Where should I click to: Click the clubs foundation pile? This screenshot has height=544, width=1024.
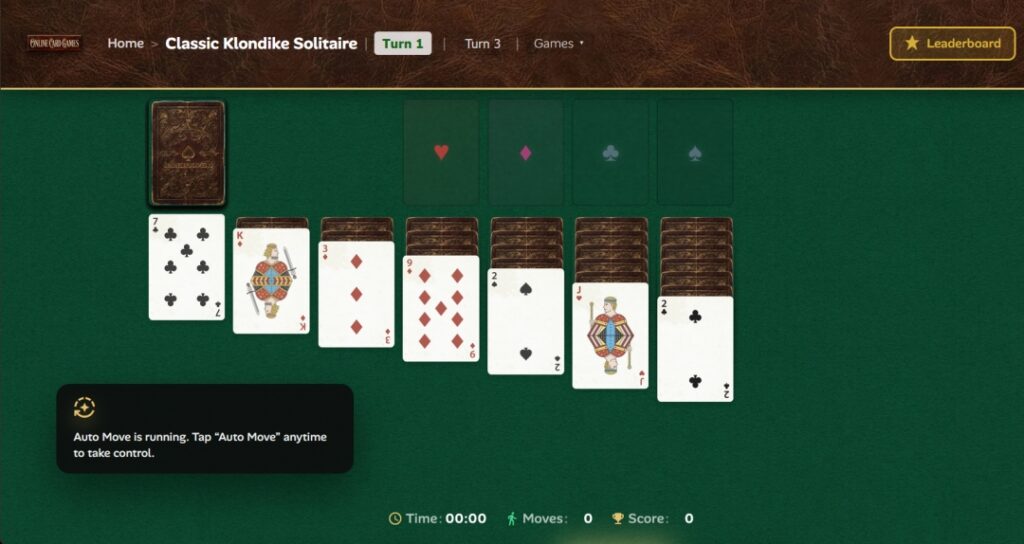coord(610,153)
